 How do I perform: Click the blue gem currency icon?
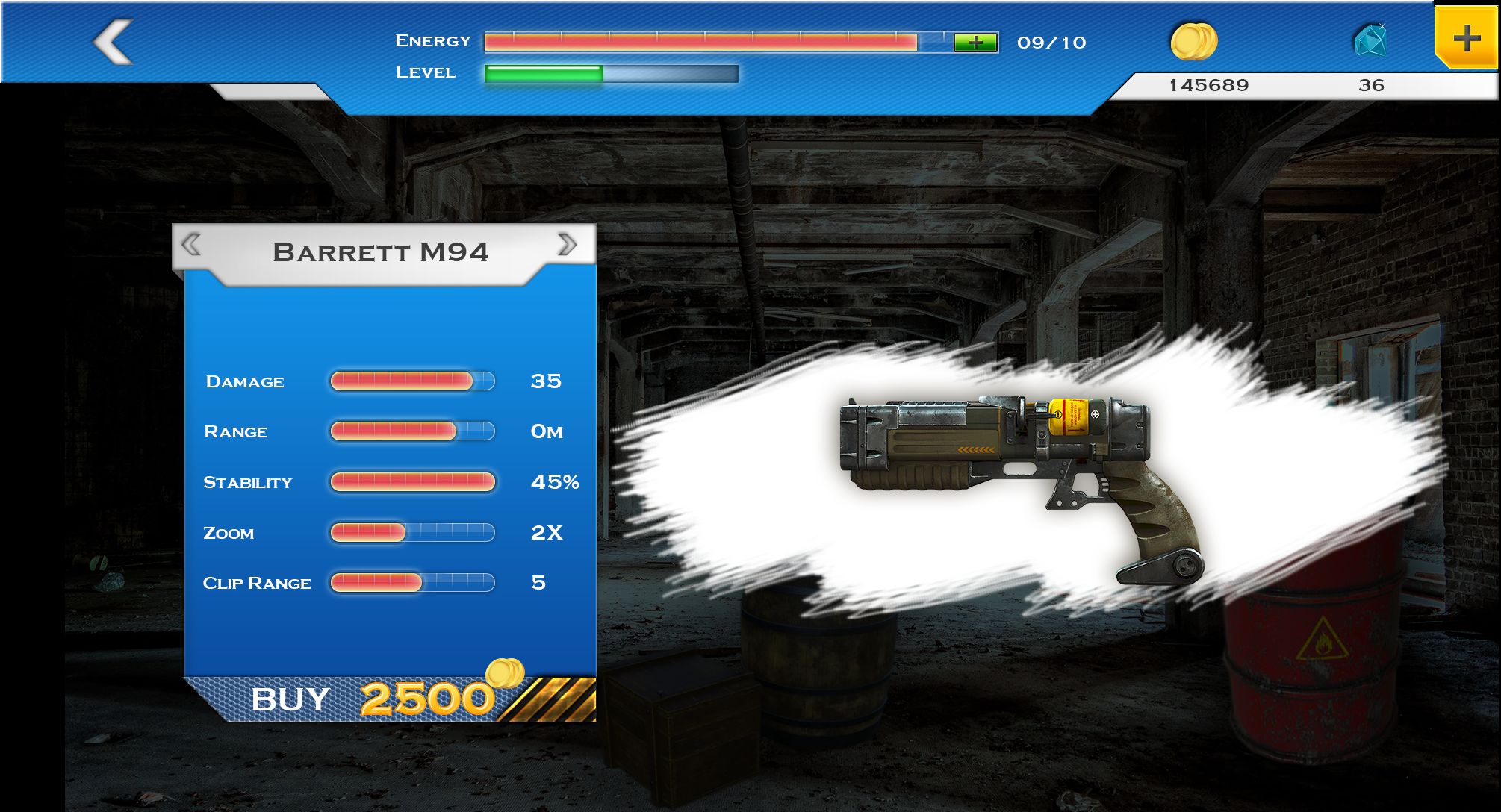pos(1370,40)
